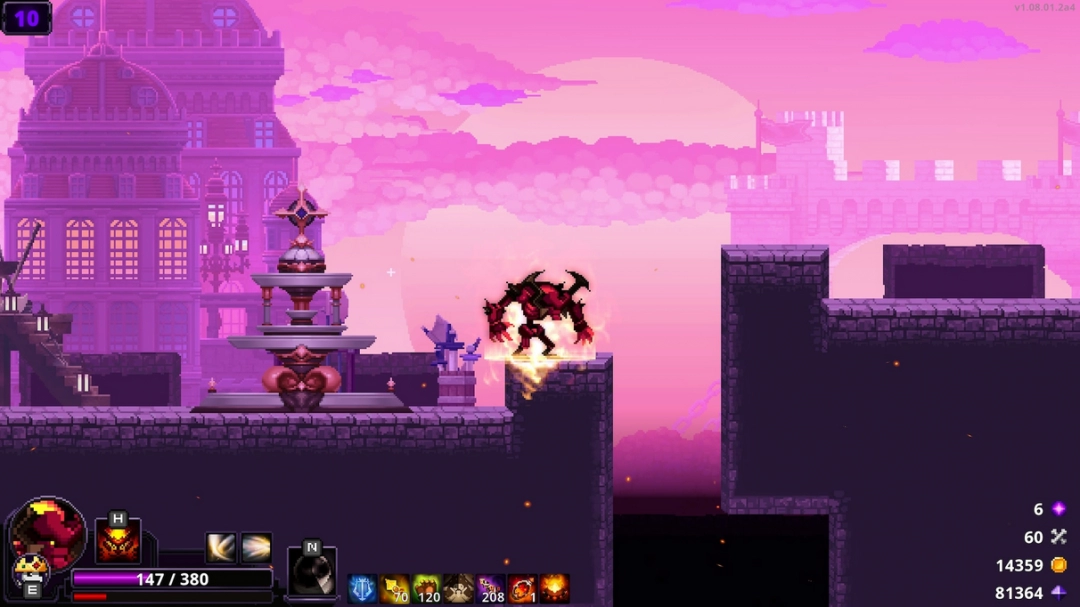Click the red demon skull portrait

pos(48,532)
